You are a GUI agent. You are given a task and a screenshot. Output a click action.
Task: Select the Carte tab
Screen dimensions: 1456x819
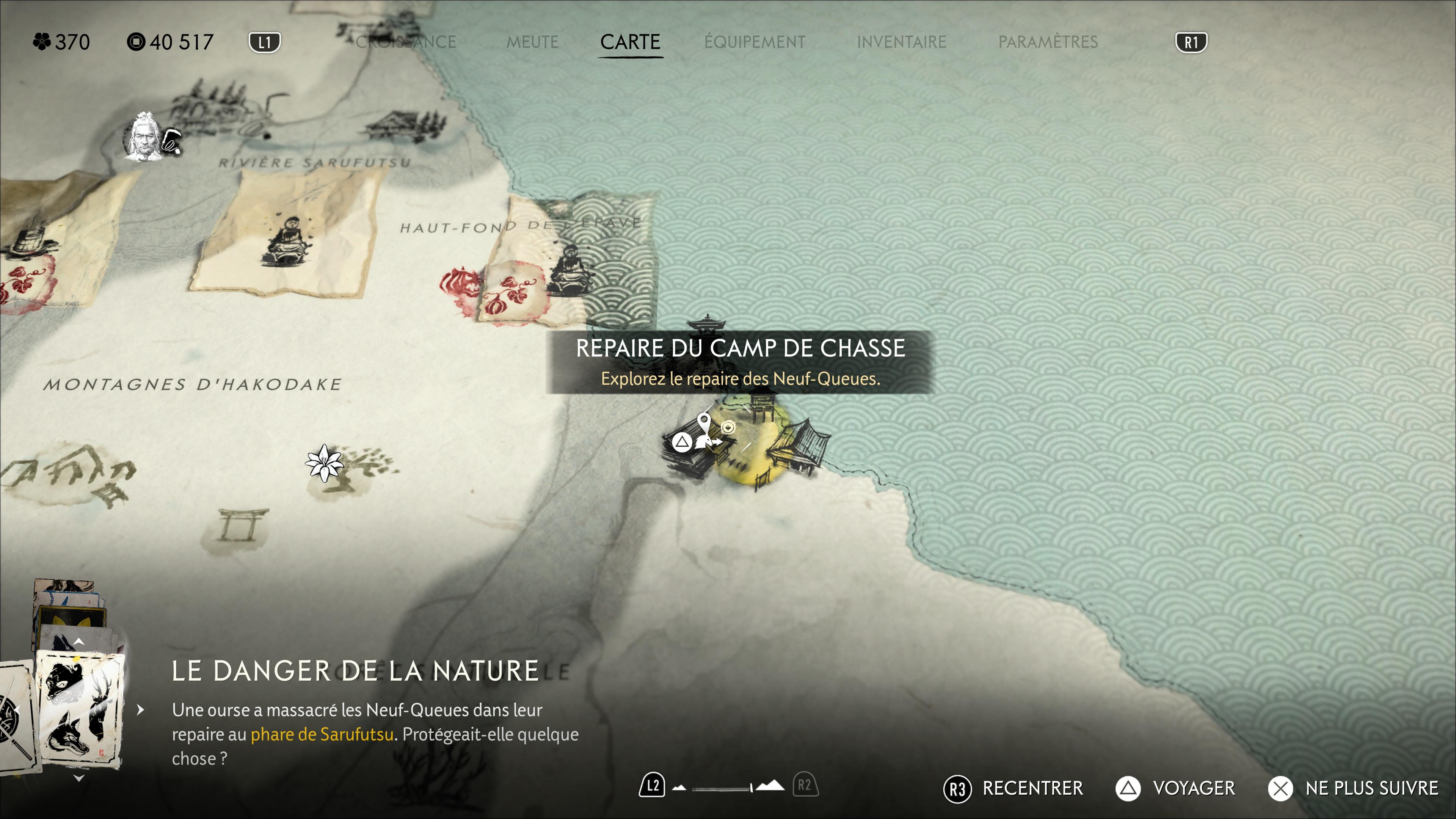(x=630, y=42)
